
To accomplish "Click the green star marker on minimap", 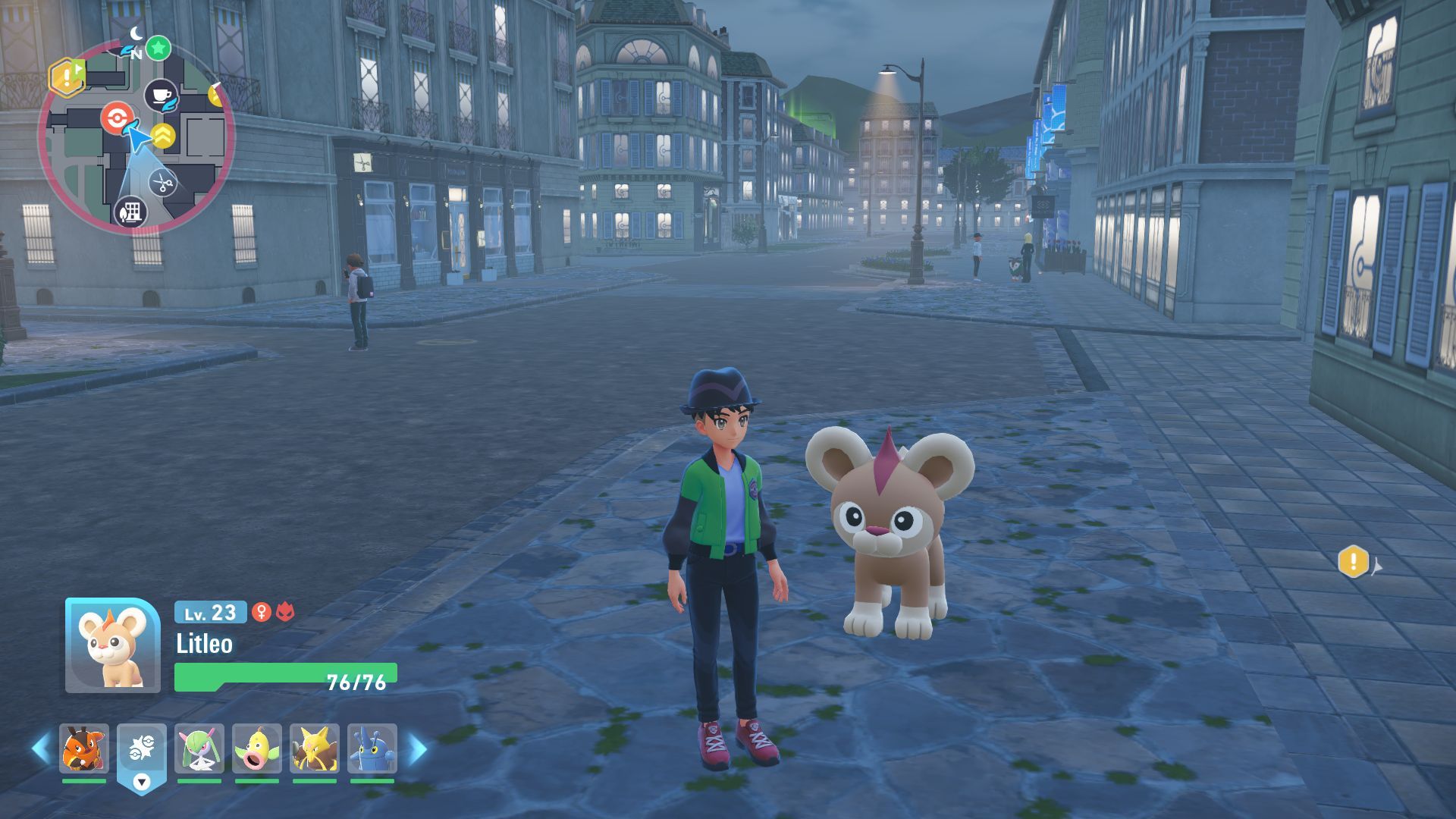I will click(158, 49).
